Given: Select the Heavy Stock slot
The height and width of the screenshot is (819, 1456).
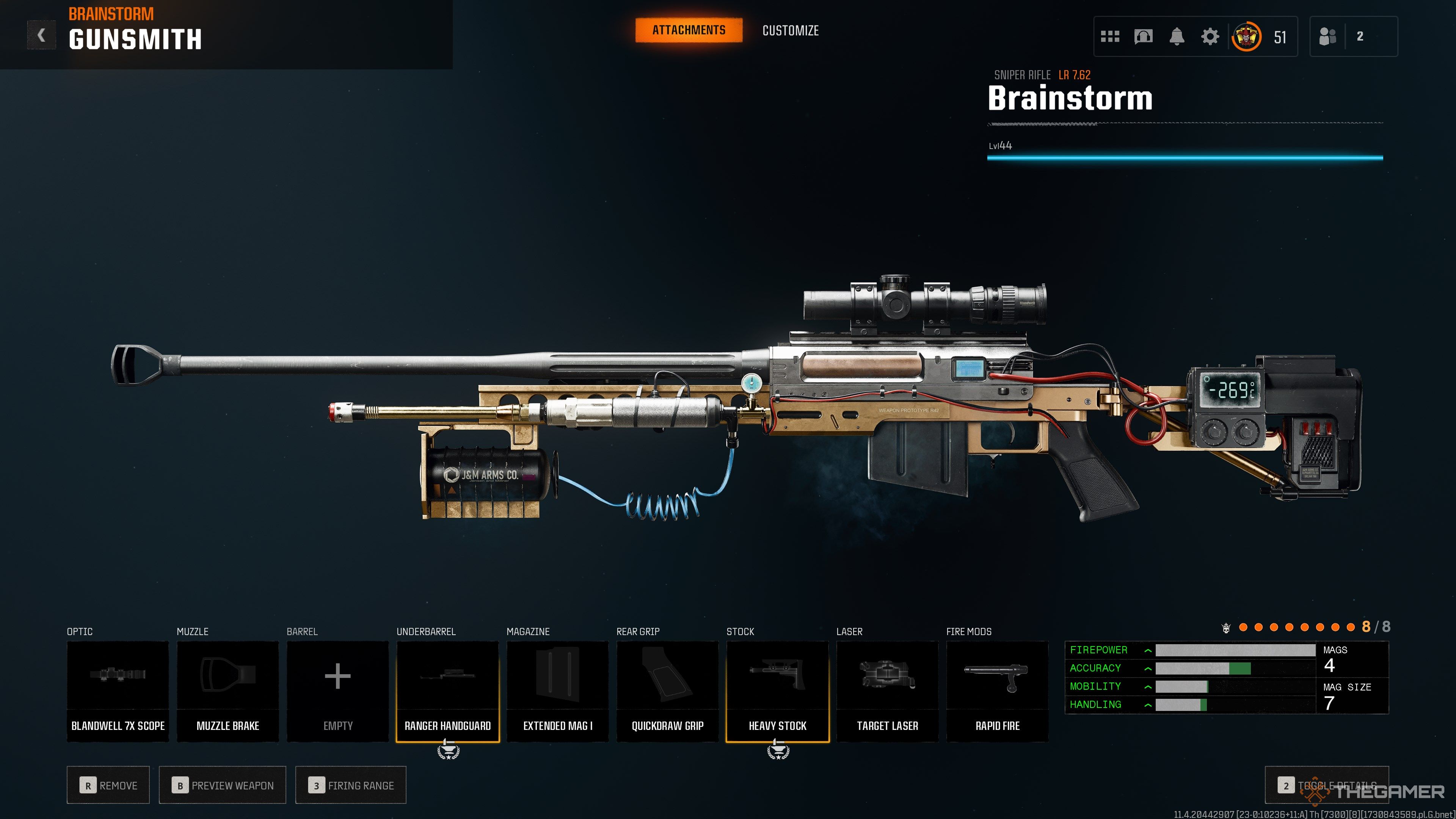Looking at the screenshot, I should point(777,691).
